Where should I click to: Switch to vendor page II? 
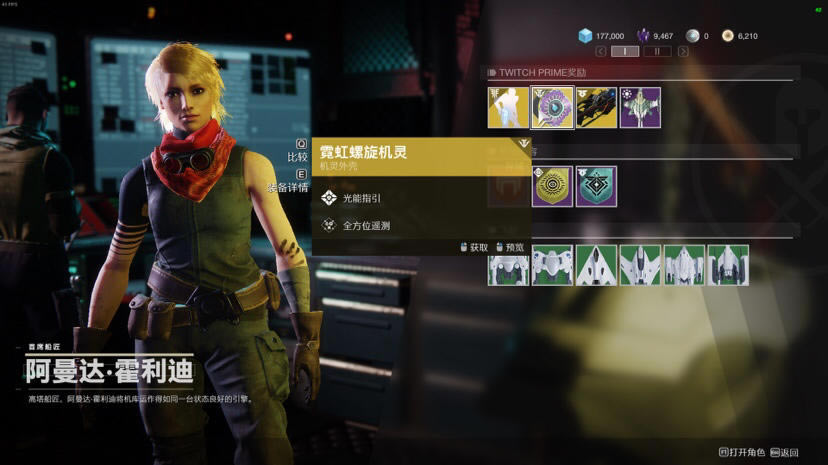coord(657,50)
